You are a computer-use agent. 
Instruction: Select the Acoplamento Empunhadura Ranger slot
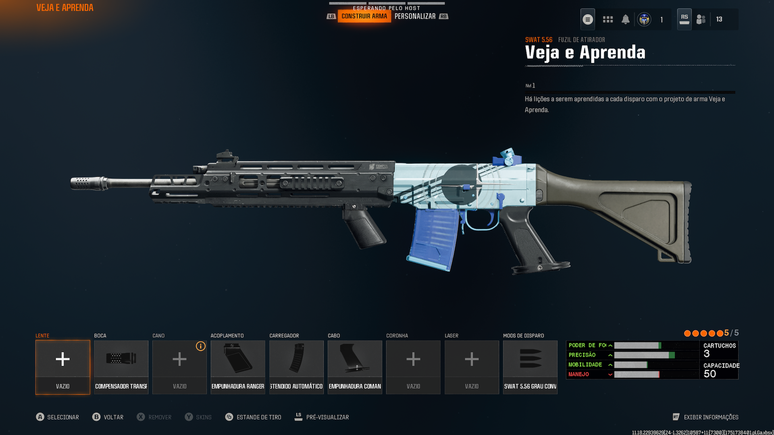[x=238, y=366]
